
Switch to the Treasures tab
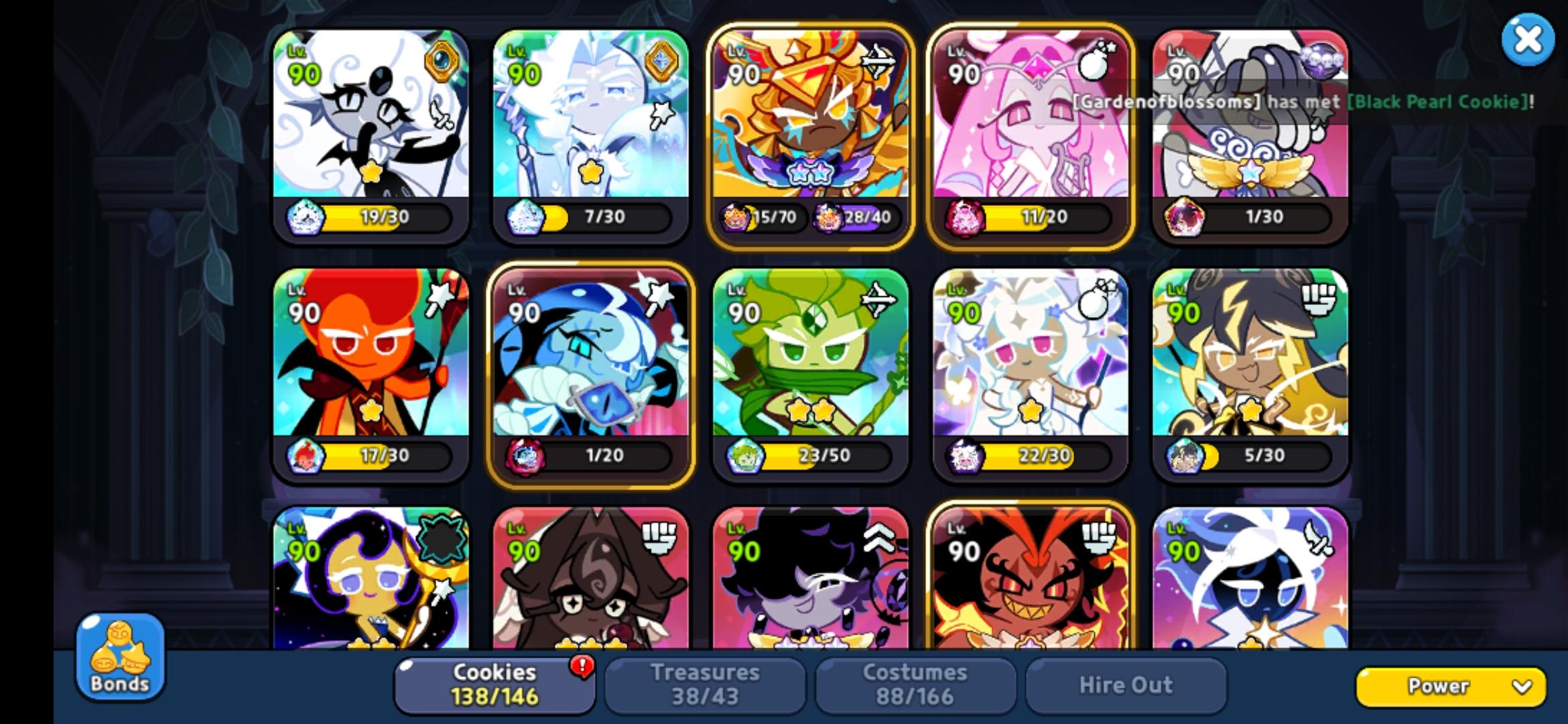coord(706,684)
